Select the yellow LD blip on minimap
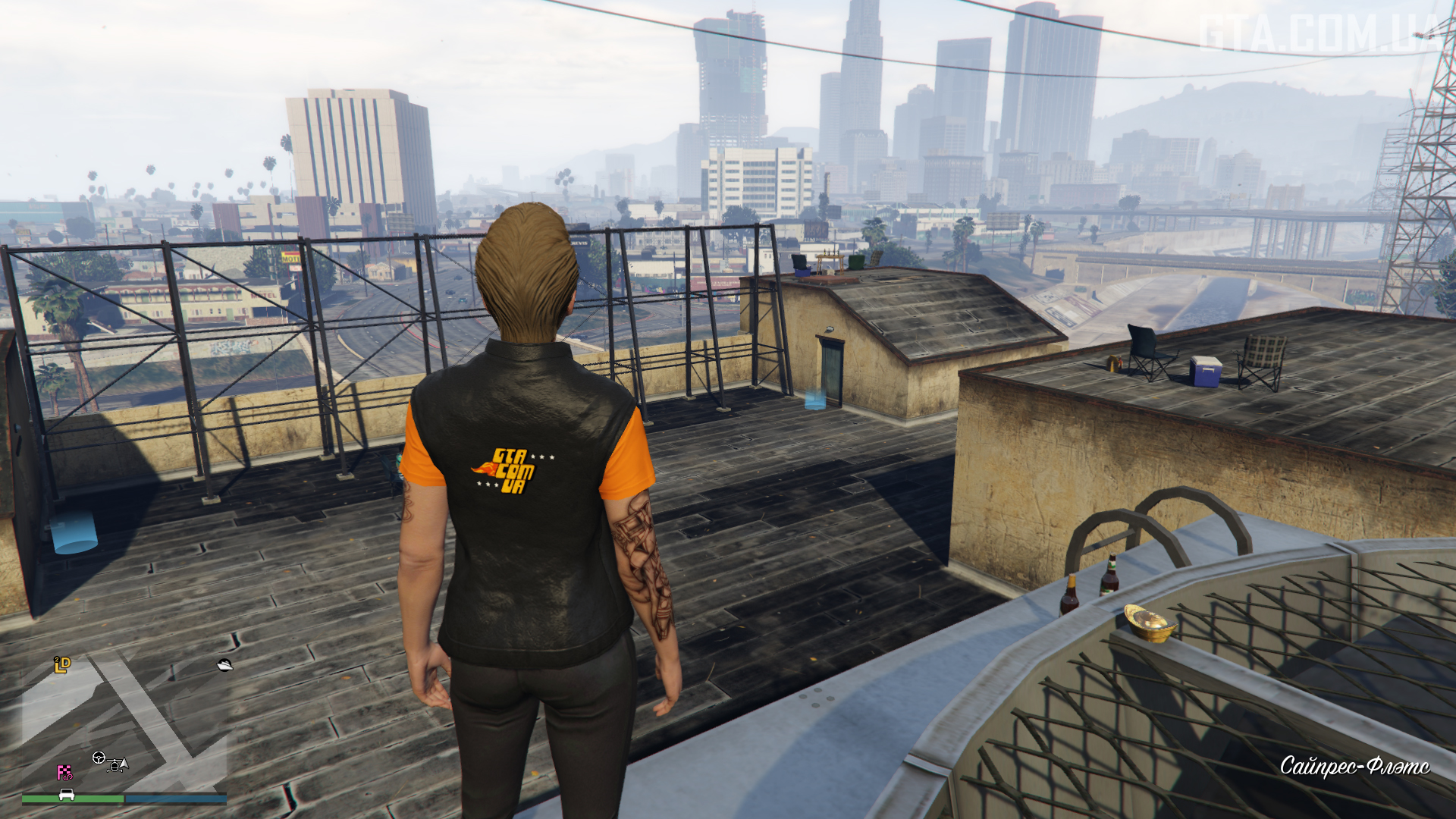This screenshot has height=819, width=1456. (x=62, y=665)
